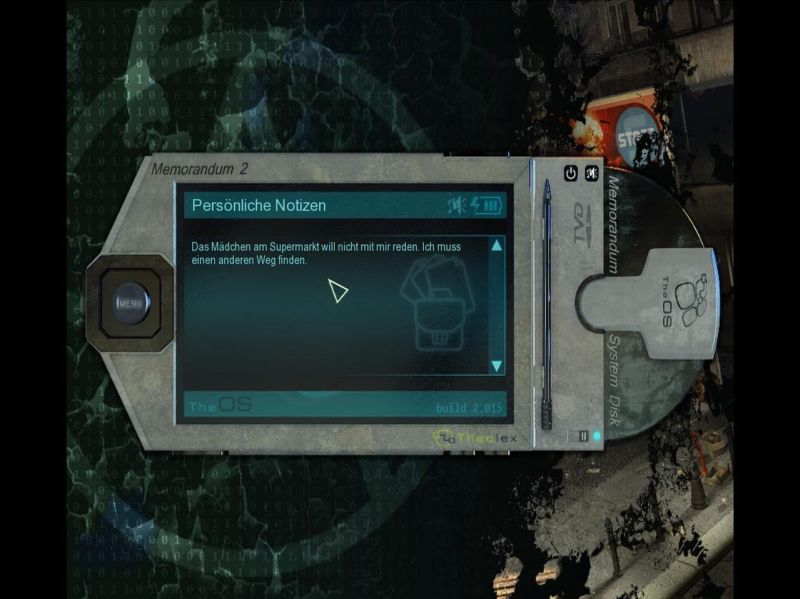800x599 pixels.
Task: Toggle the mute speaker button beside power
Action: click(x=592, y=173)
